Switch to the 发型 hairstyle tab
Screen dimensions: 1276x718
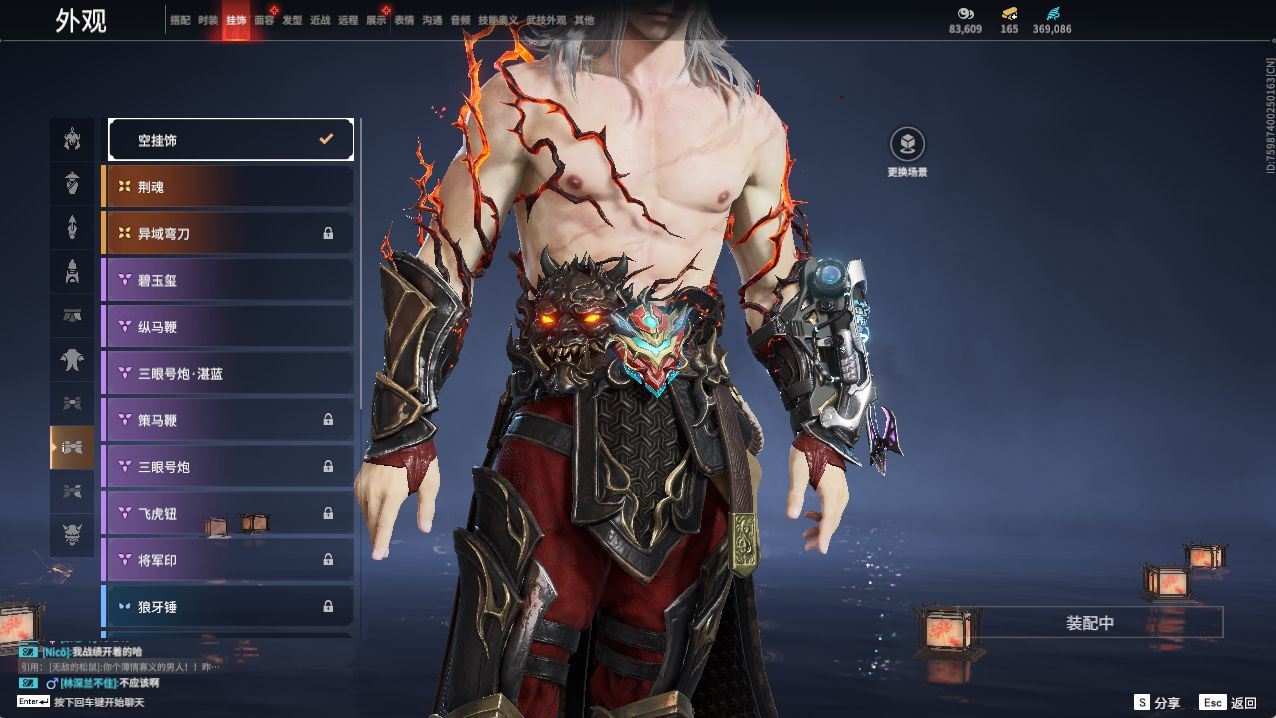(x=292, y=20)
